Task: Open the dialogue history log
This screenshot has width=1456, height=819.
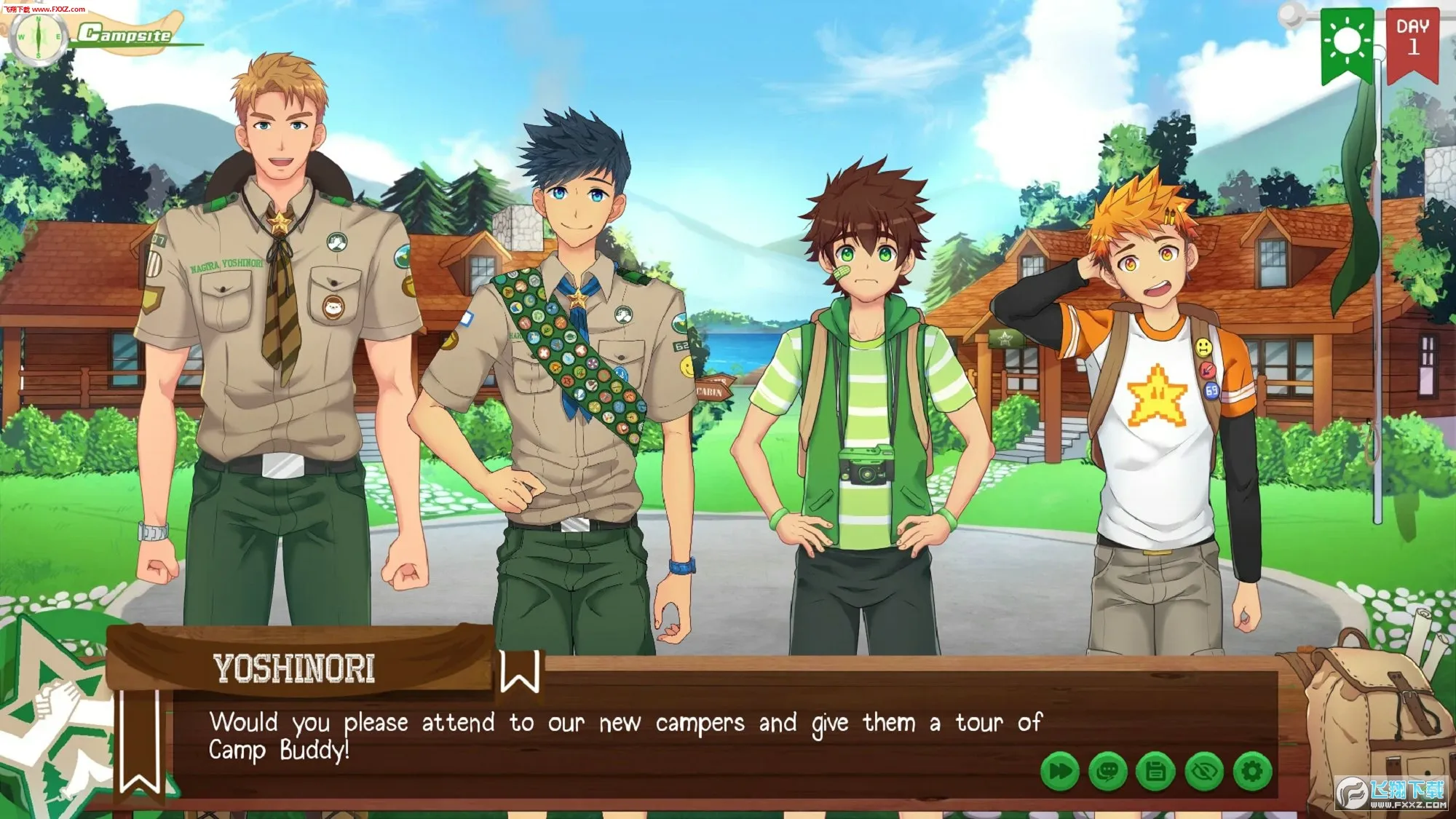Action: pyautogui.click(x=1108, y=771)
